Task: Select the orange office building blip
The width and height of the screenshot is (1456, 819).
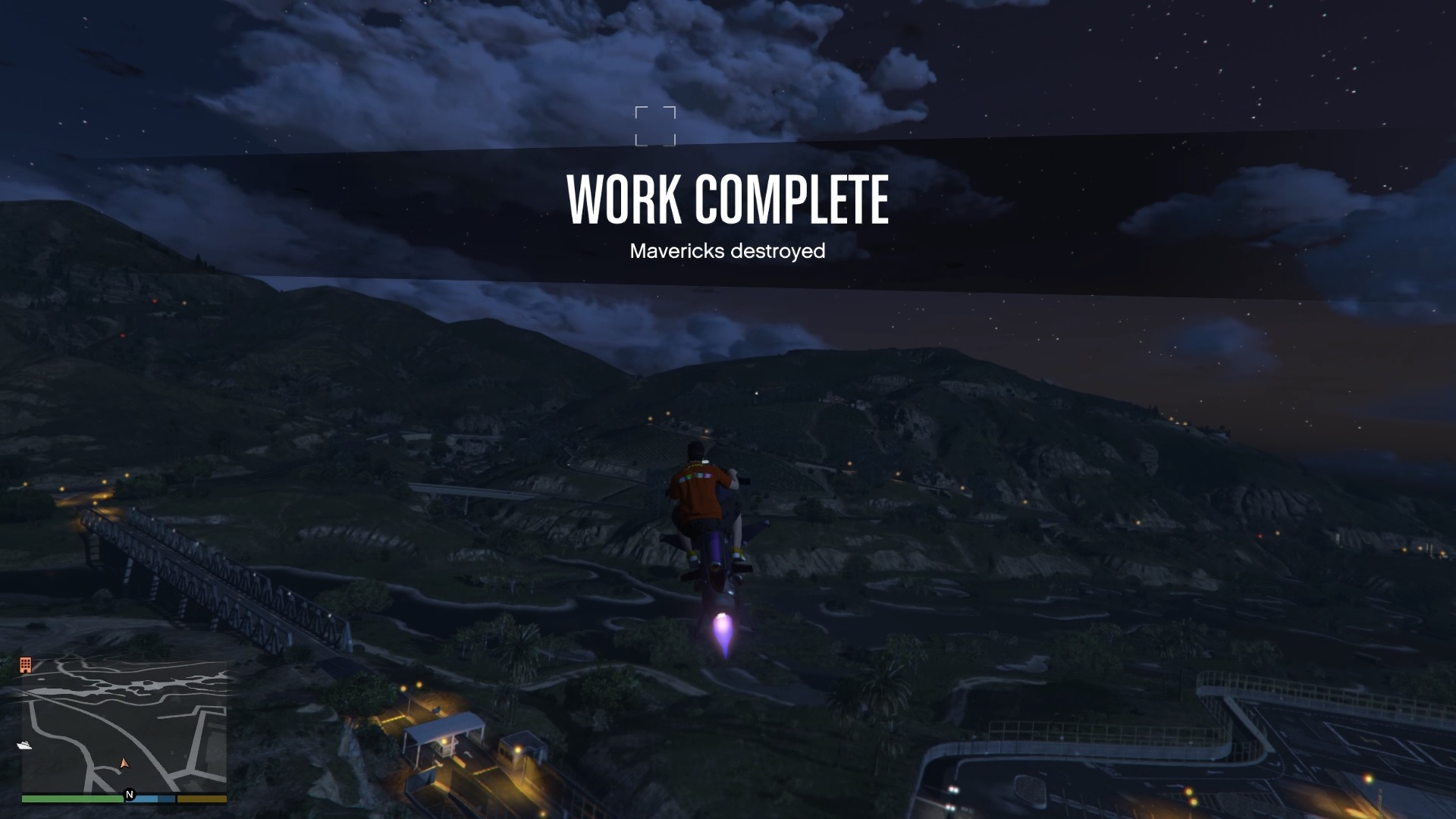Action: pyautogui.click(x=26, y=665)
